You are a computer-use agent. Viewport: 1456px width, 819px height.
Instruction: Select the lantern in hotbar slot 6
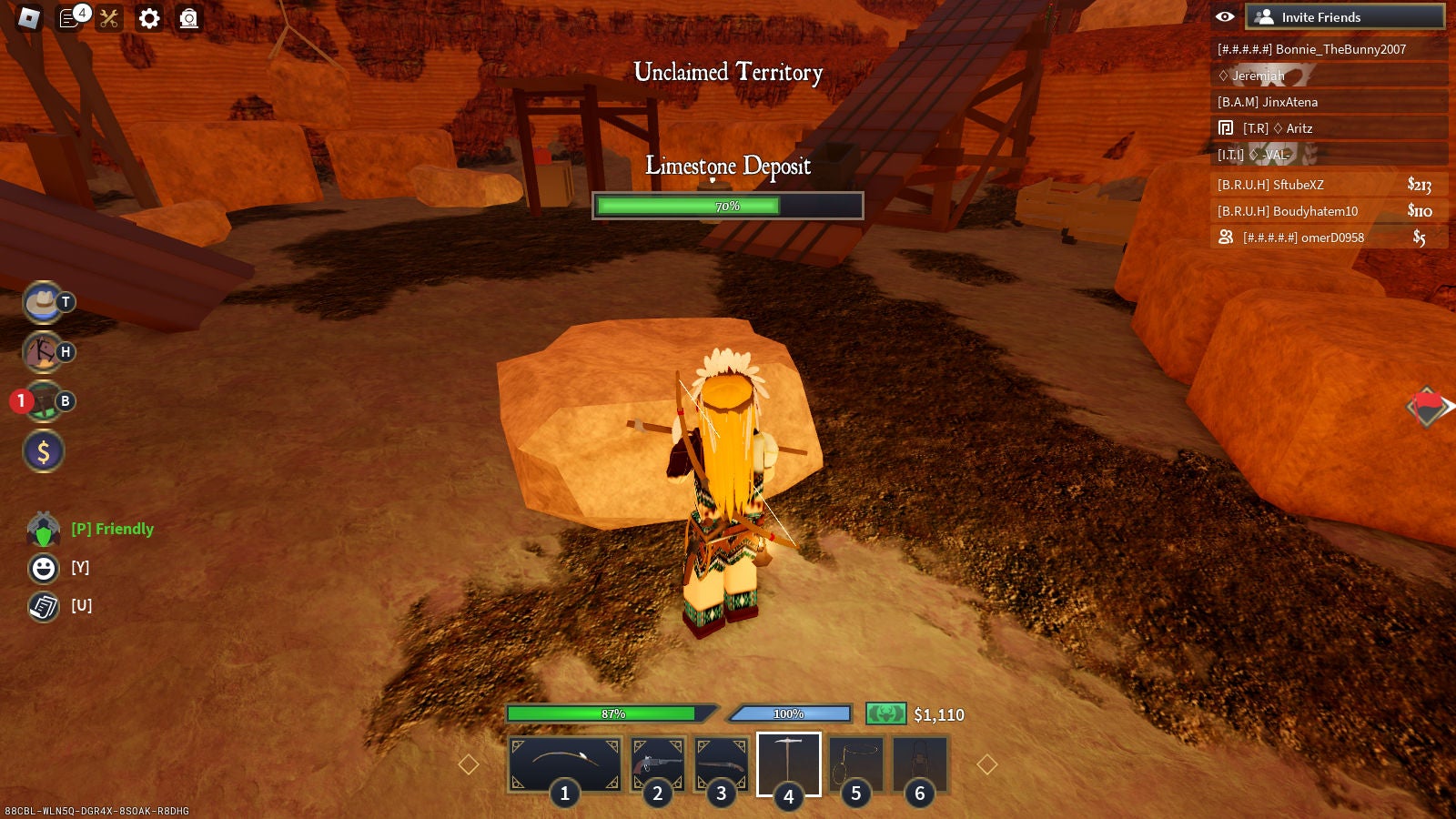point(919,764)
